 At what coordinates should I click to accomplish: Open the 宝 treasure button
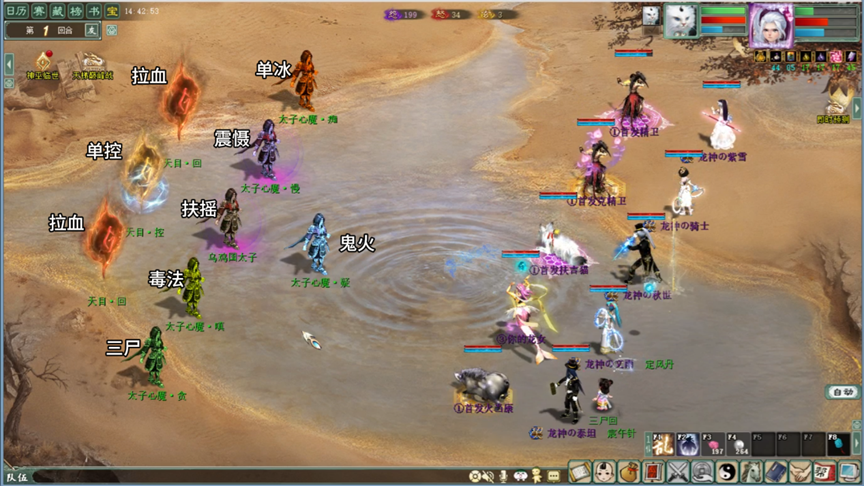pyautogui.click(x=110, y=10)
